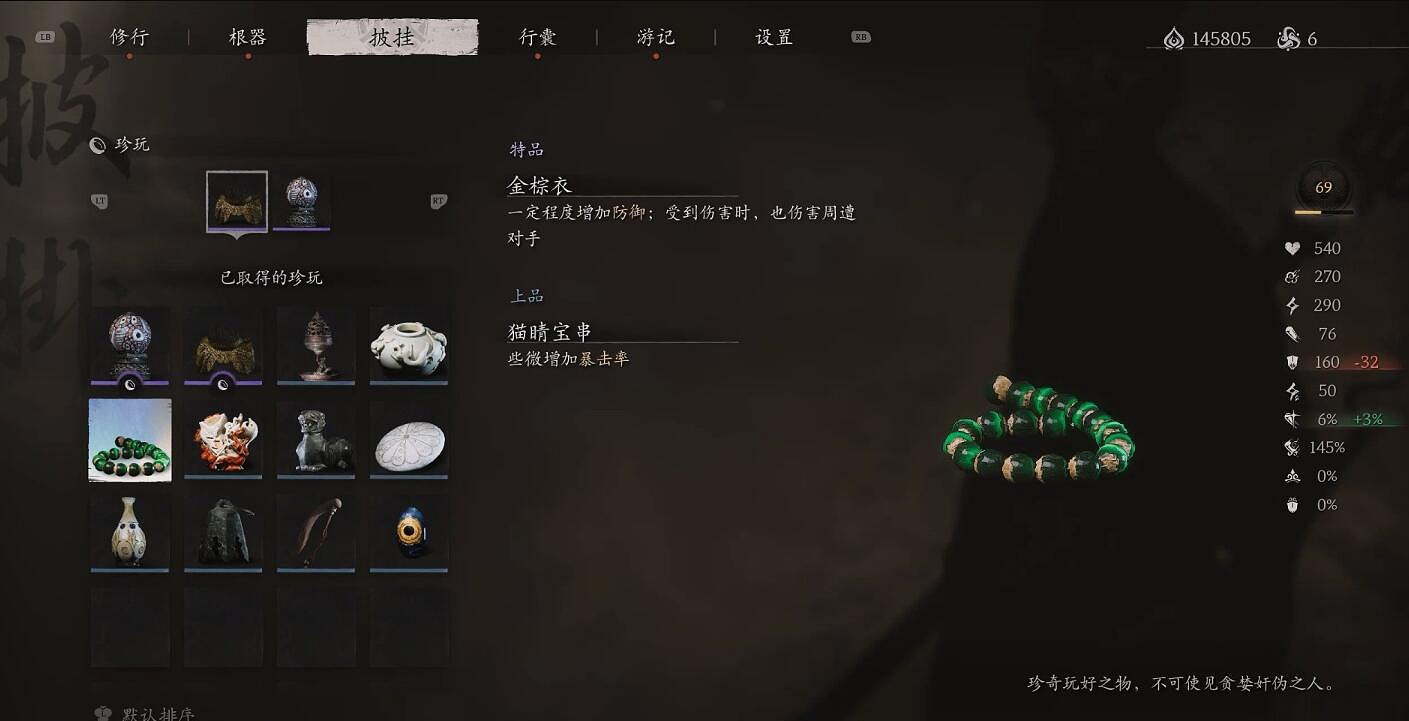Click the 珍玩 category icon at panel top
Image resolution: width=1409 pixels, height=721 pixels.
coord(97,145)
